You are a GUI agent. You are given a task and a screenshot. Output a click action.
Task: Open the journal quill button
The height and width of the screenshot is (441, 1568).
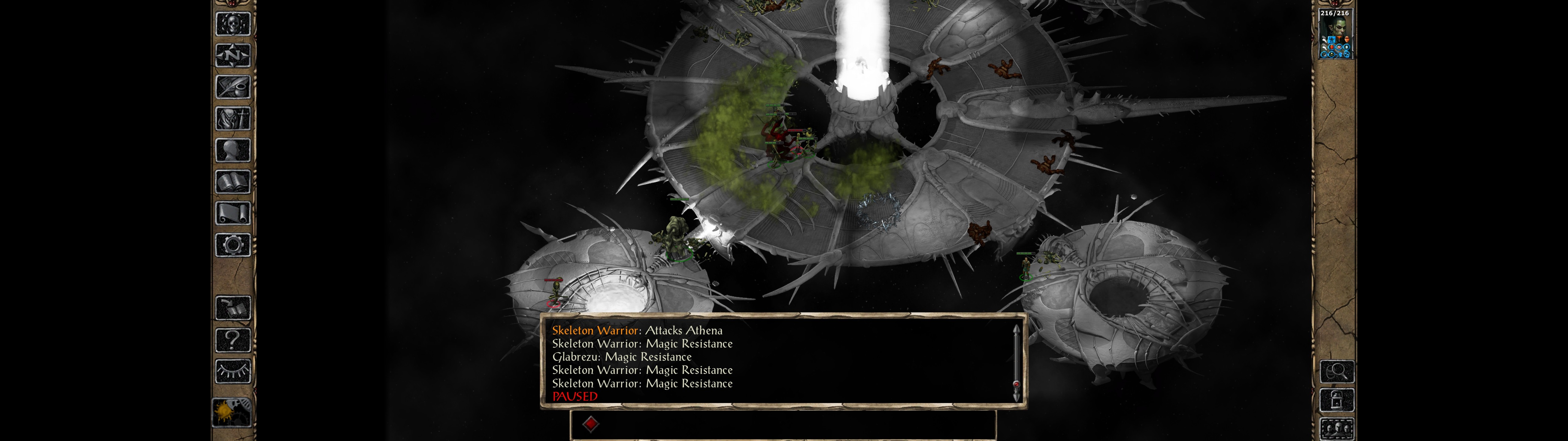pyautogui.click(x=232, y=87)
